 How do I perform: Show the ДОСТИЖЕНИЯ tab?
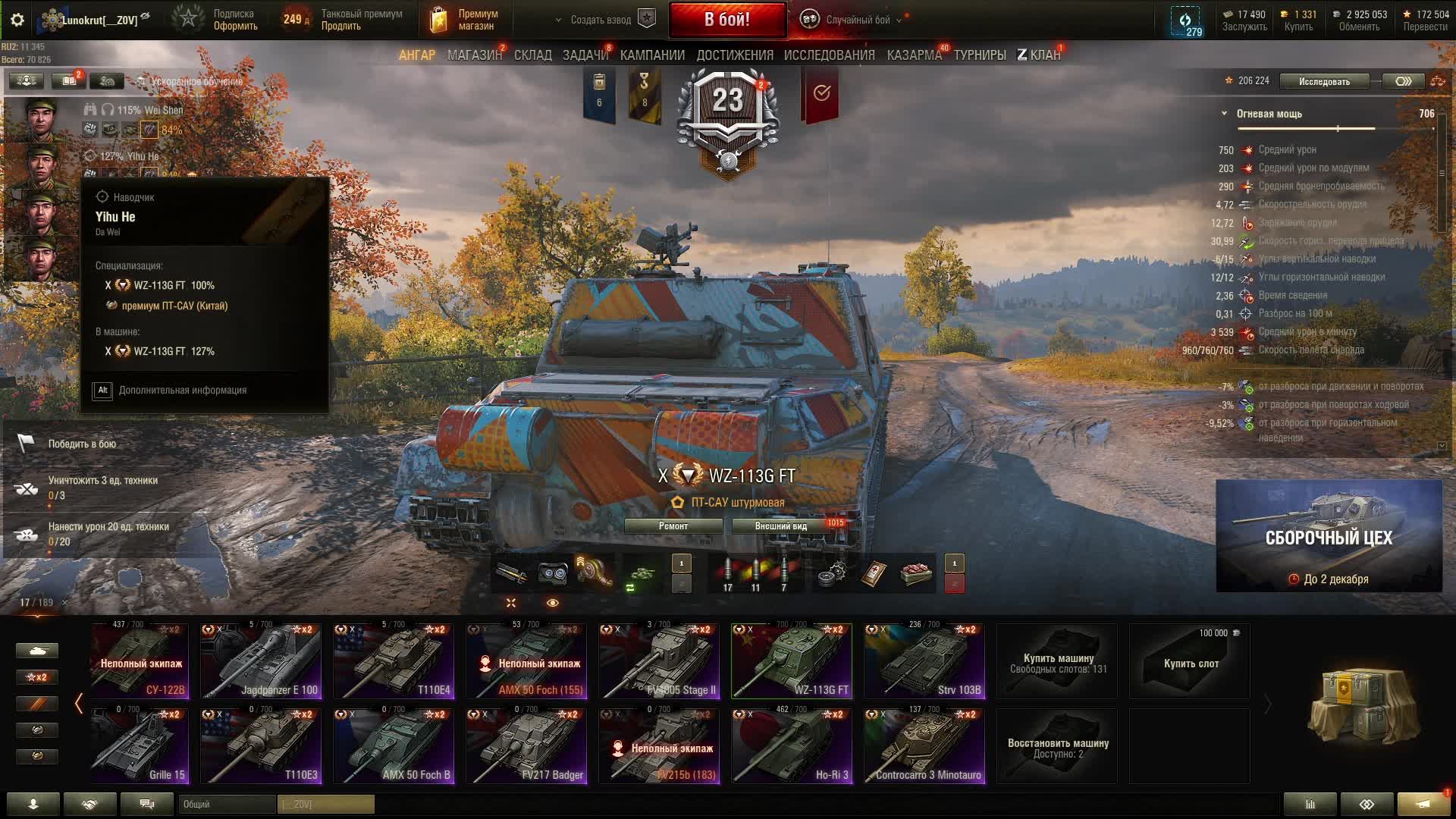(734, 55)
